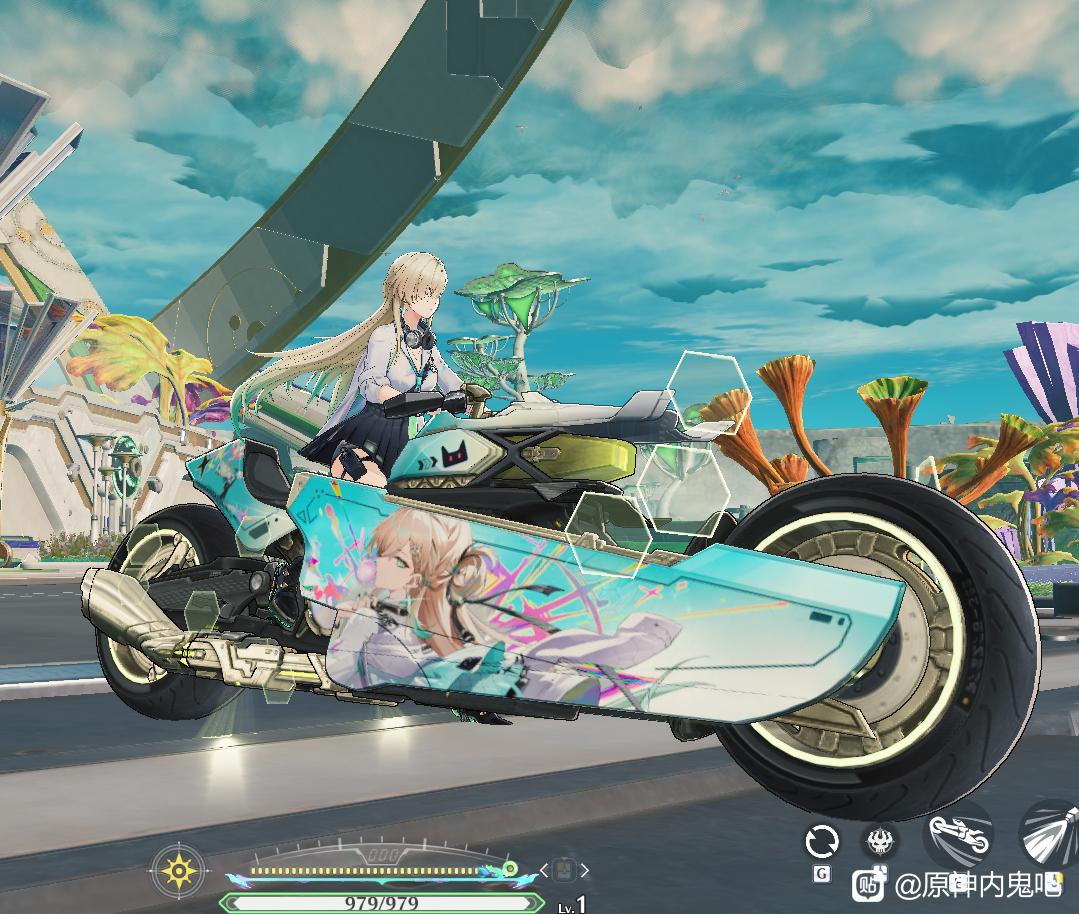The image size is (1079, 914).
Task: Select the quick-item slot between the arrows
Action: pyautogui.click(x=564, y=870)
